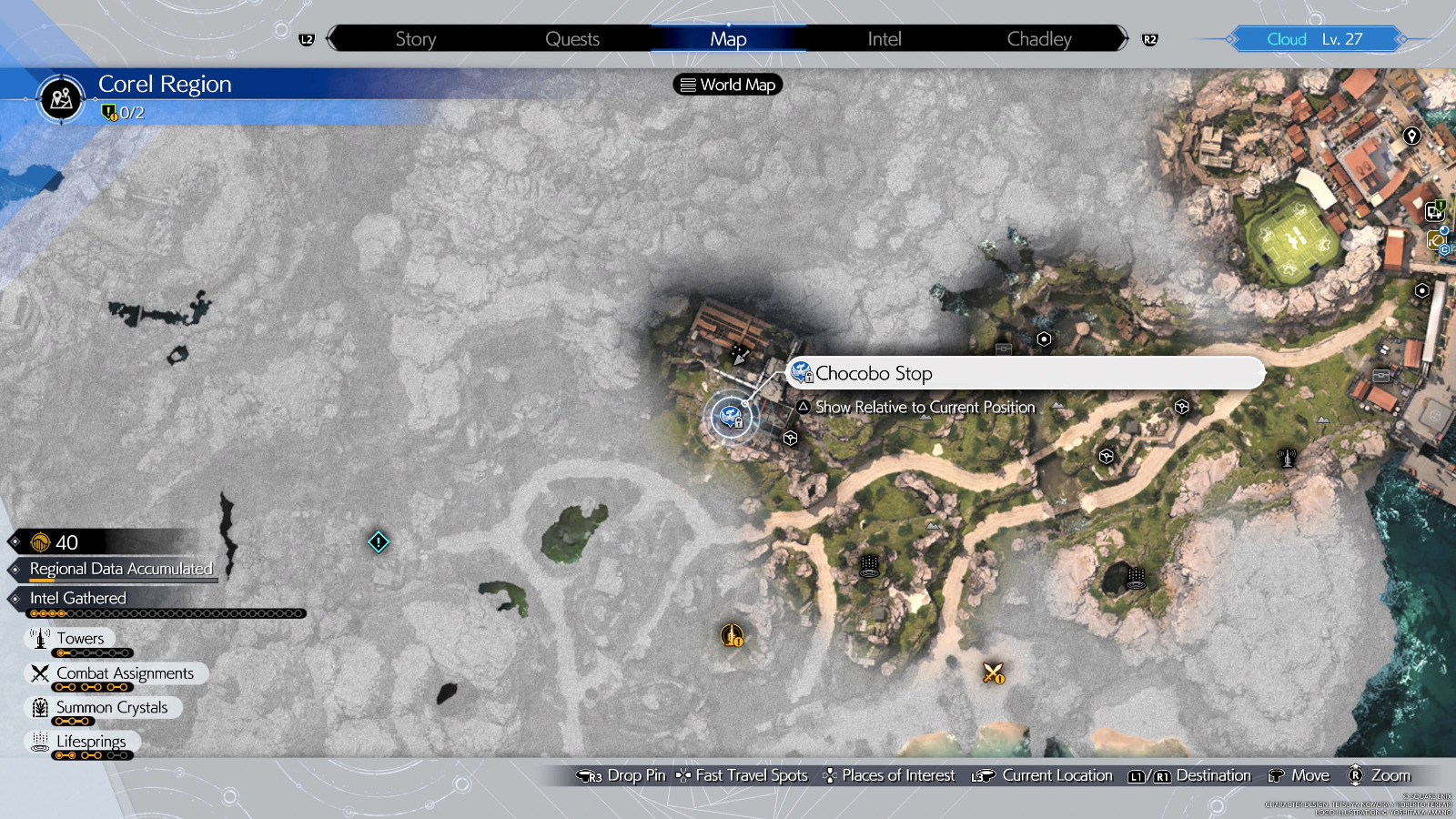Open the World Map view
The image size is (1456, 819).
pyautogui.click(x=728, y=85)
